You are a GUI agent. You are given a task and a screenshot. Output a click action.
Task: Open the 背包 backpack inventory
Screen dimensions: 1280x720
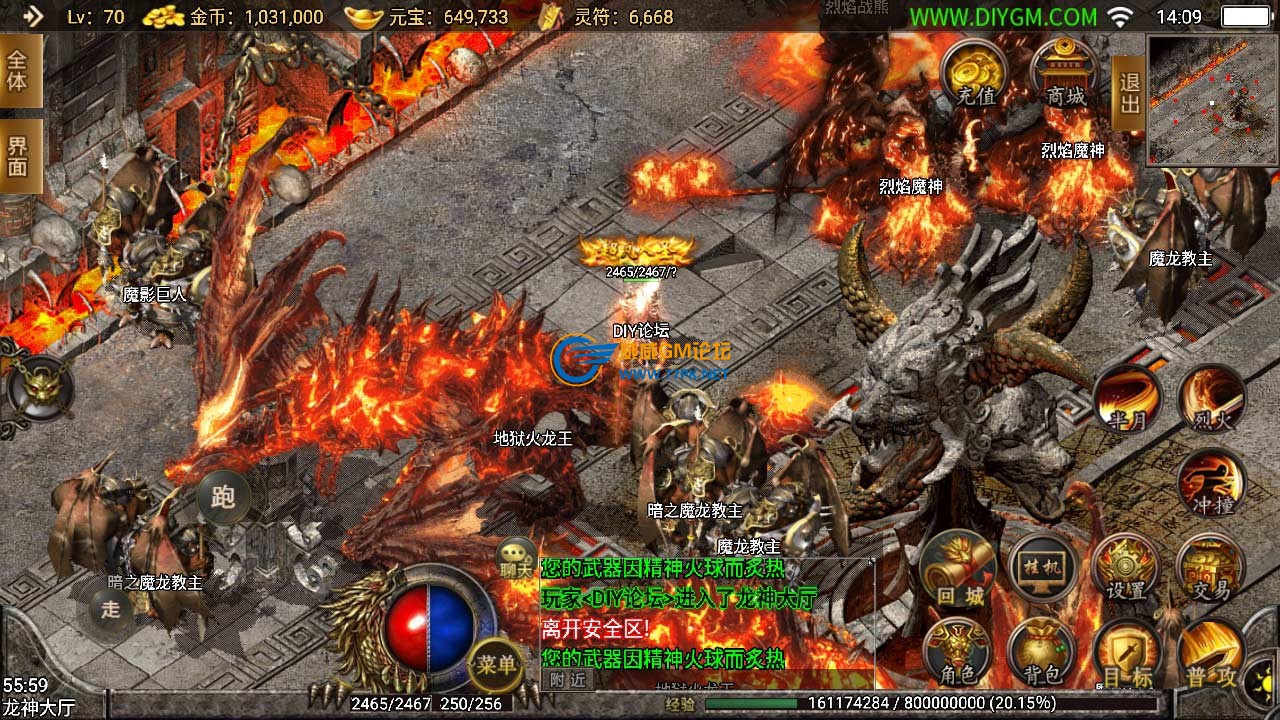tap(1041, 652)
